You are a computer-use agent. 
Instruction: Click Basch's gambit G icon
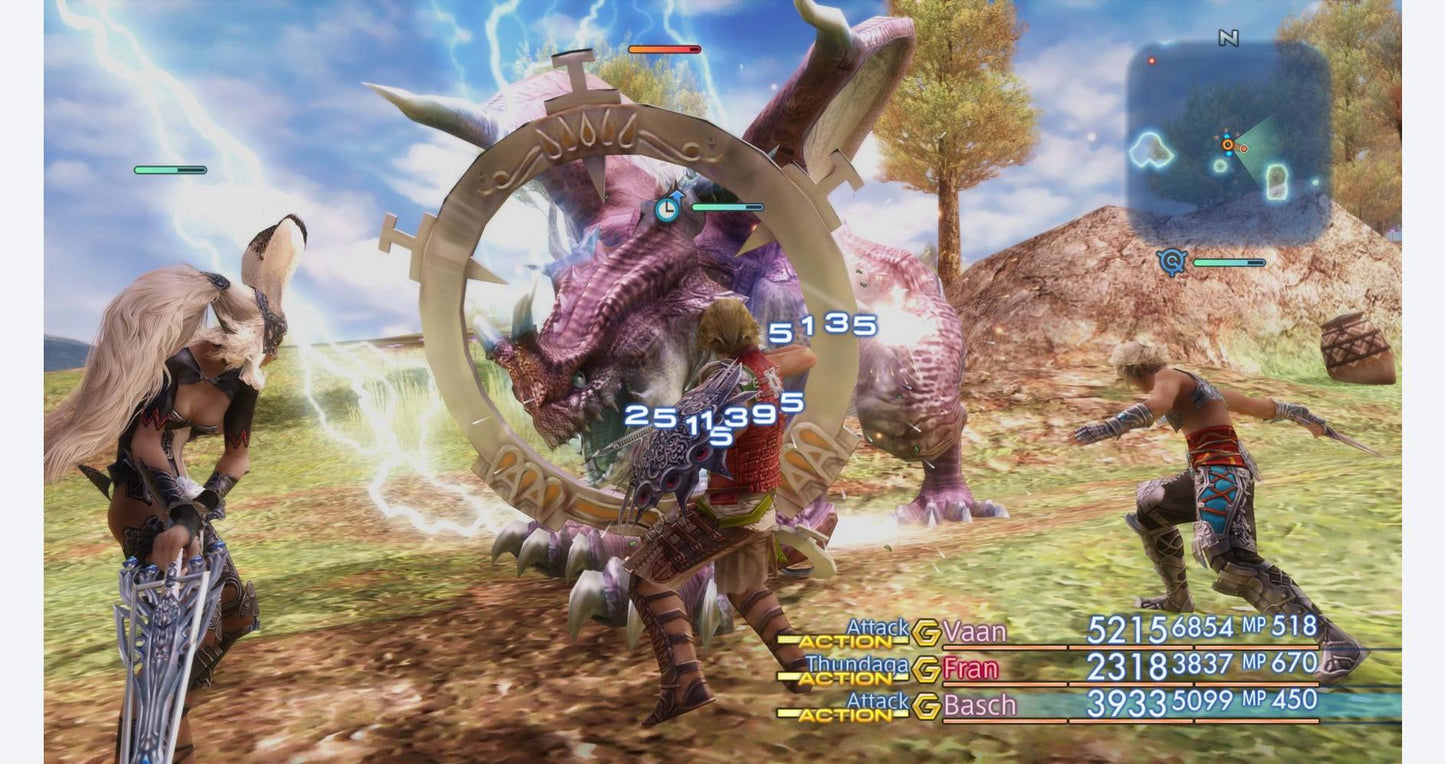tap(926, 705)
